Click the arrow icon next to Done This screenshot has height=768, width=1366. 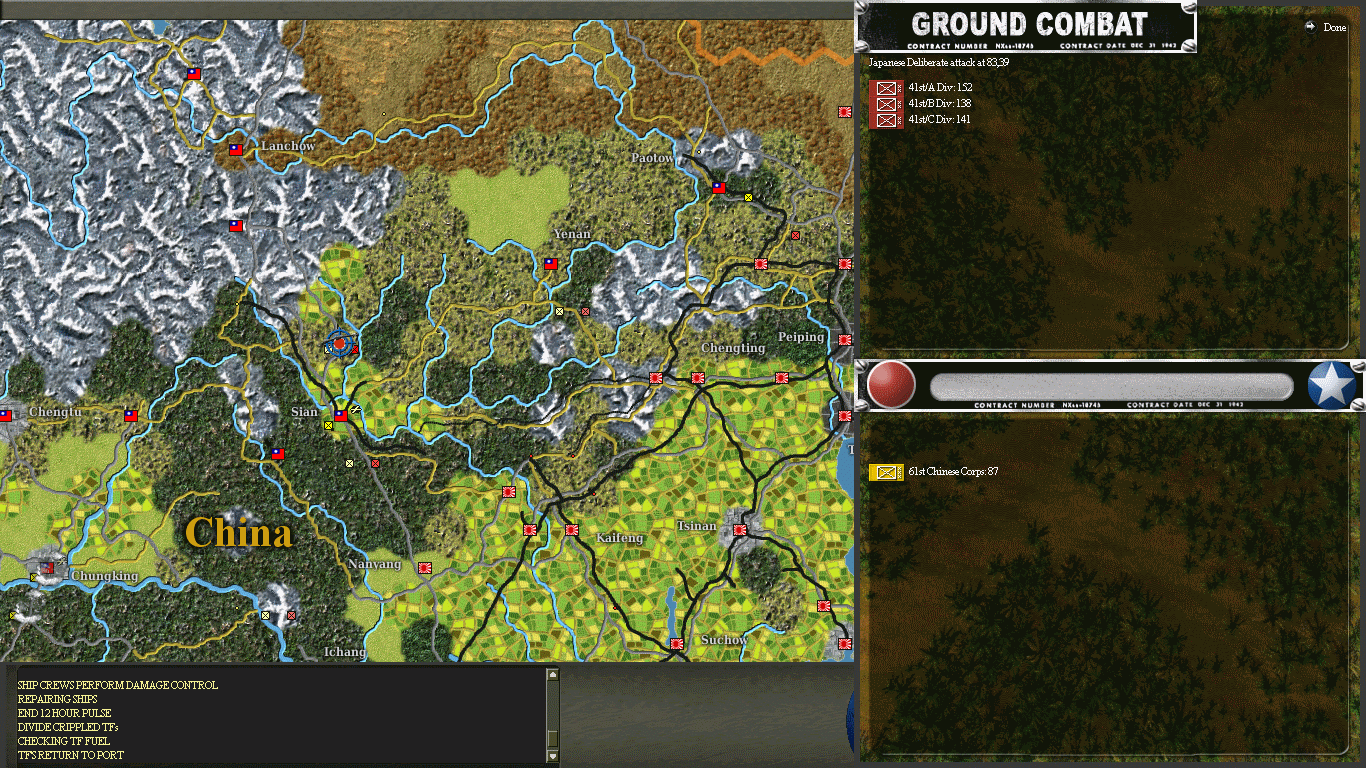1310,28
